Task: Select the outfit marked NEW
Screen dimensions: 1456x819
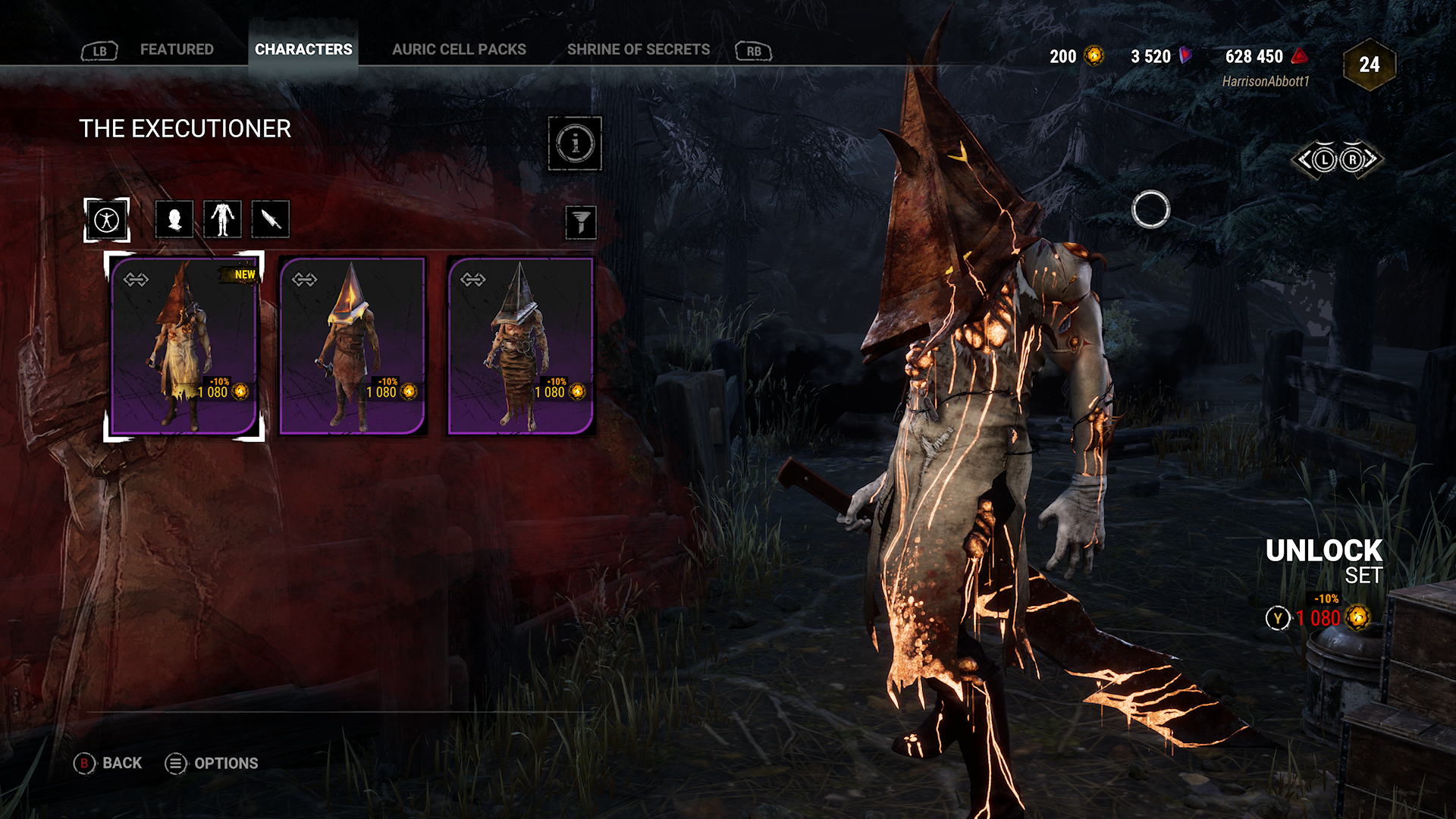Action: (x=184, y=346)
